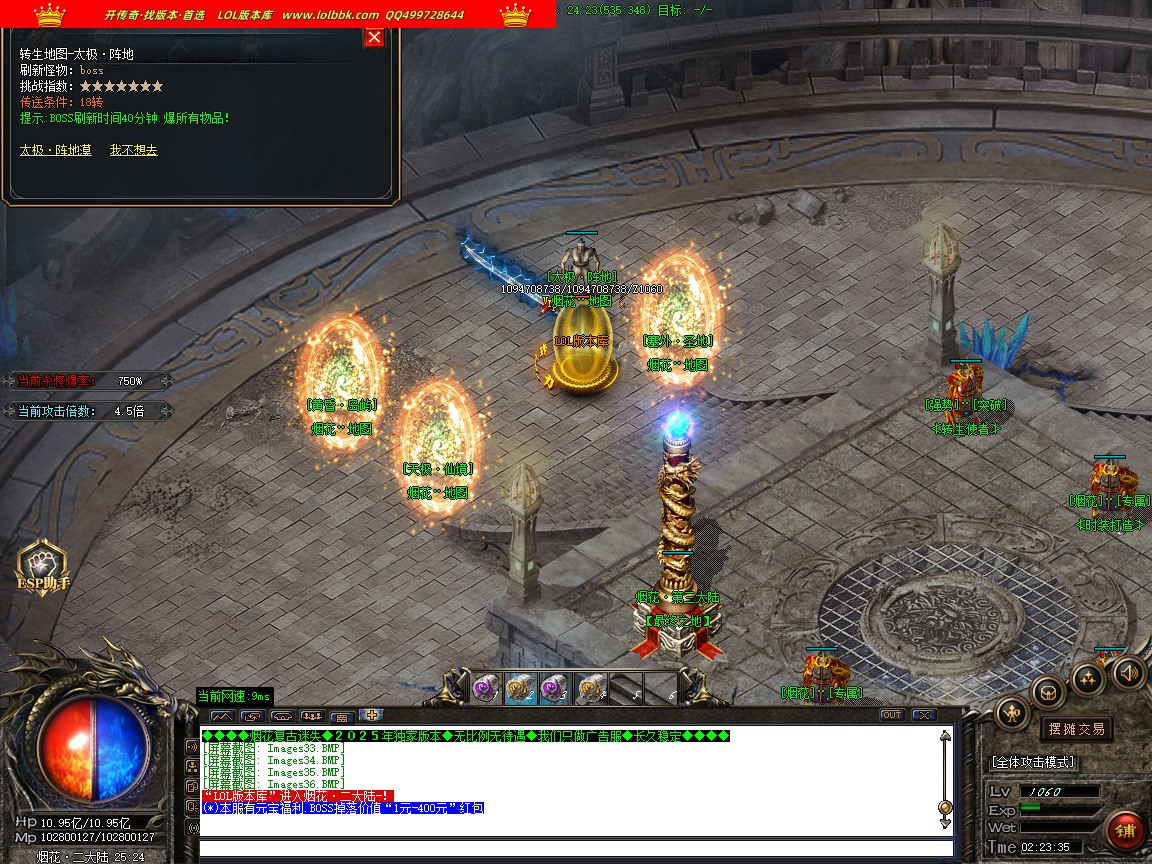This screenshot has height=864, width=1152.
Task: Close the teleport dialog with red X
Action: (374, 38)
